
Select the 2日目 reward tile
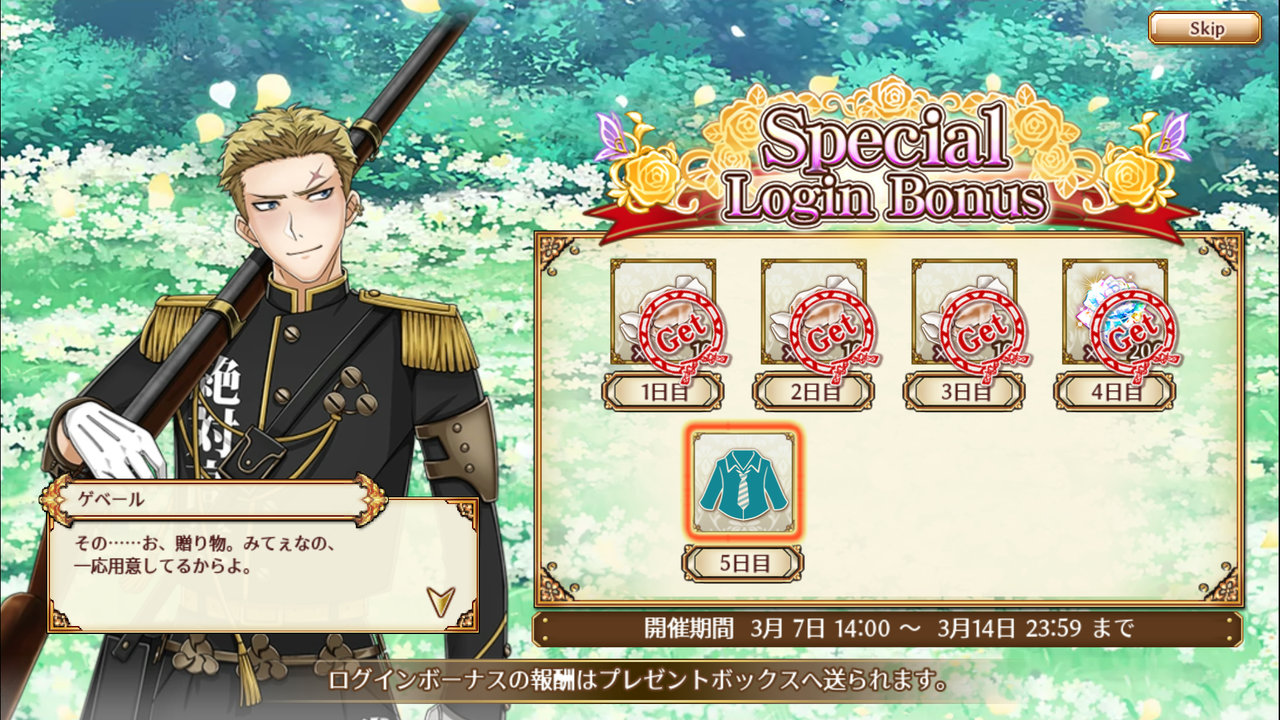click(813, 313)
